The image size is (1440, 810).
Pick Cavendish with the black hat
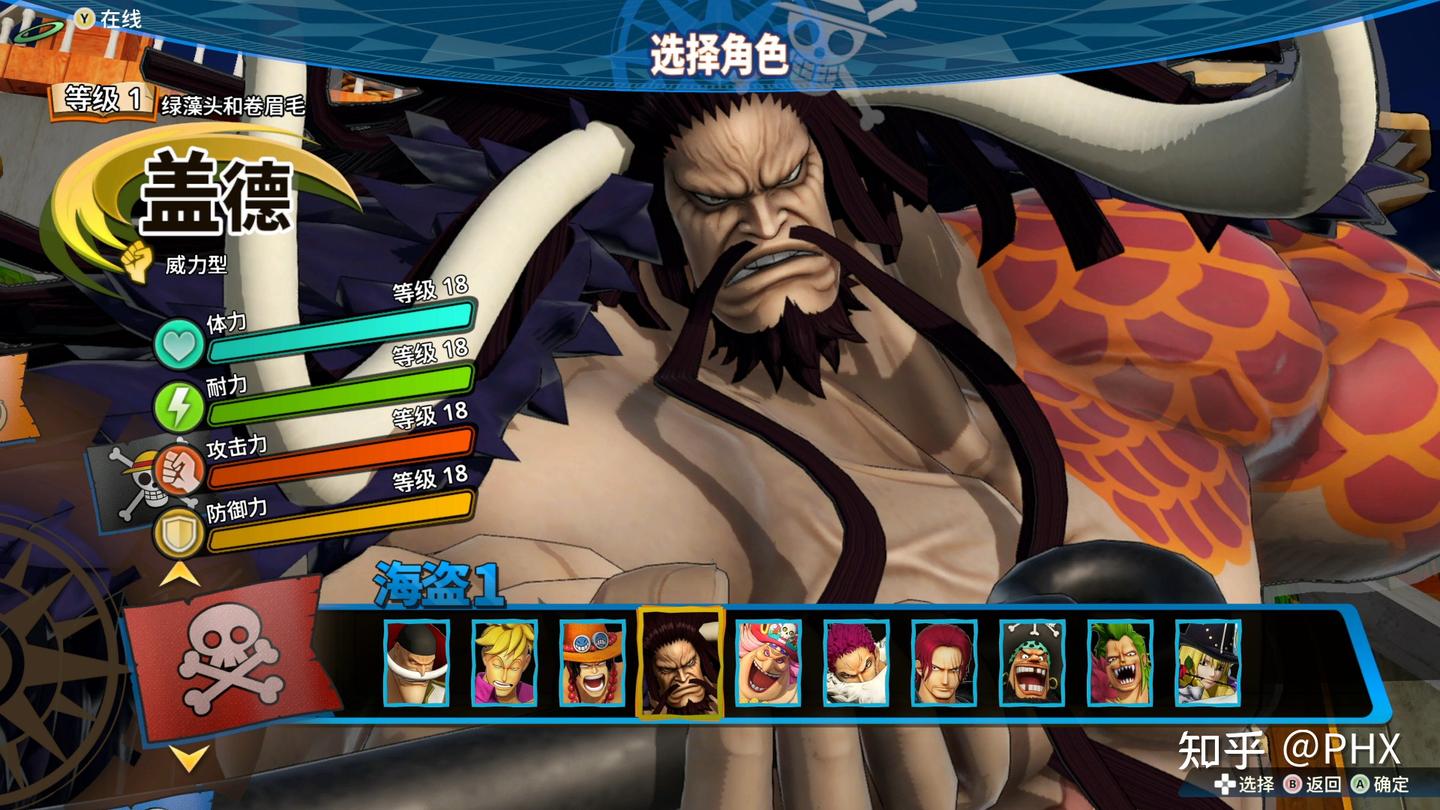tap(1208, 663)
